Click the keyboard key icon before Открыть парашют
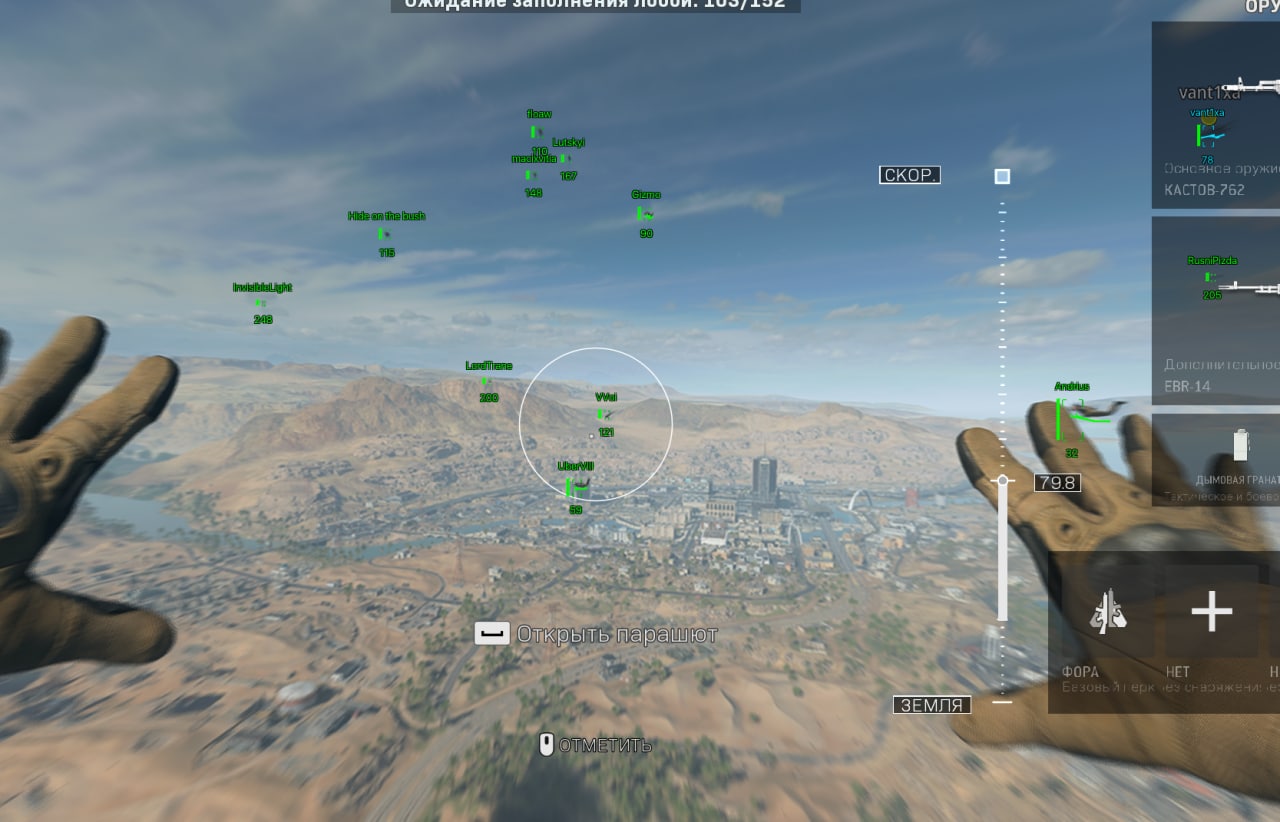The image size is (1280, 822). click(492, 633)
